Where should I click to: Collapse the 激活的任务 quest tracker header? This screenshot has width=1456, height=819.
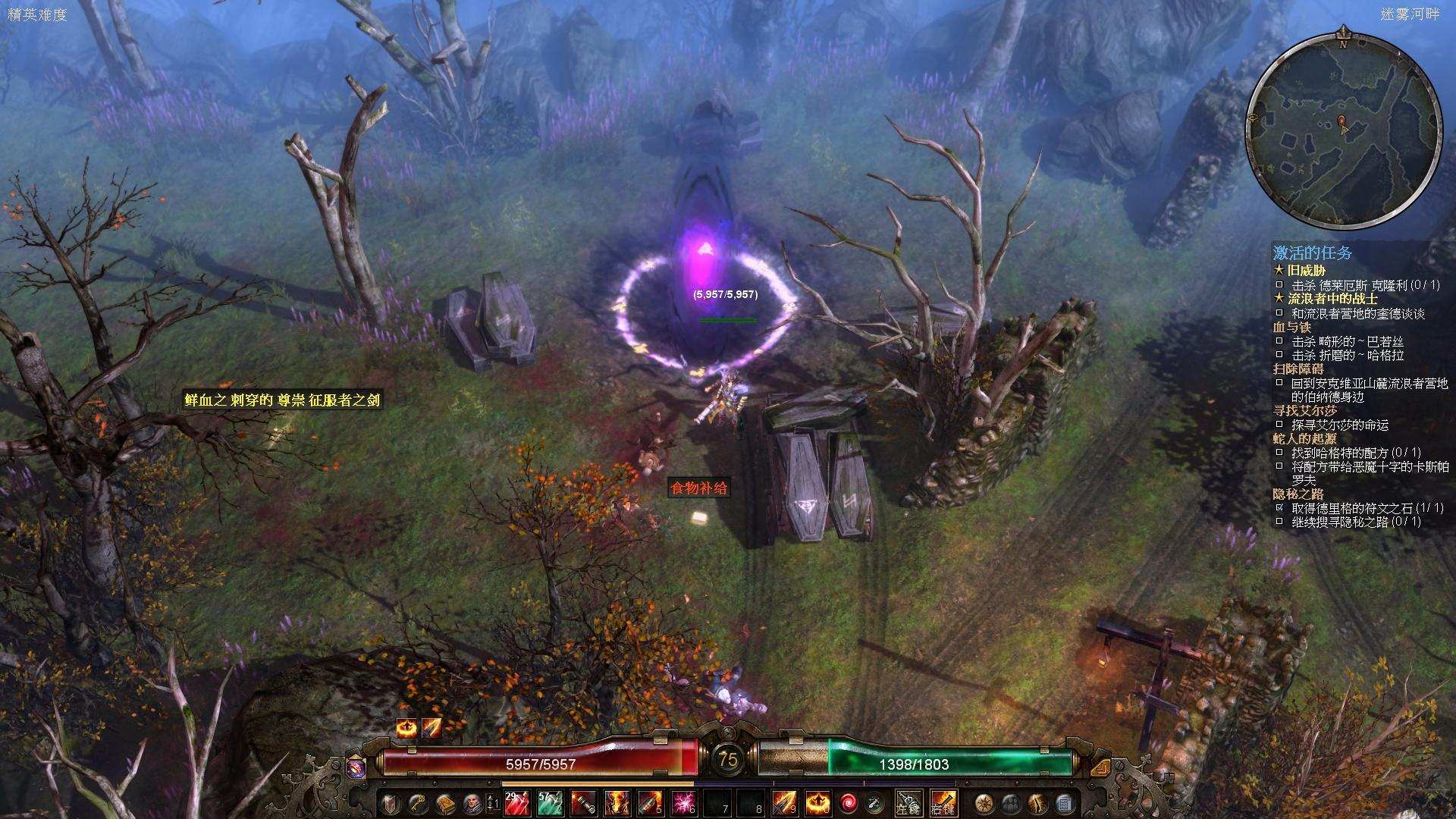point(1312,253)
